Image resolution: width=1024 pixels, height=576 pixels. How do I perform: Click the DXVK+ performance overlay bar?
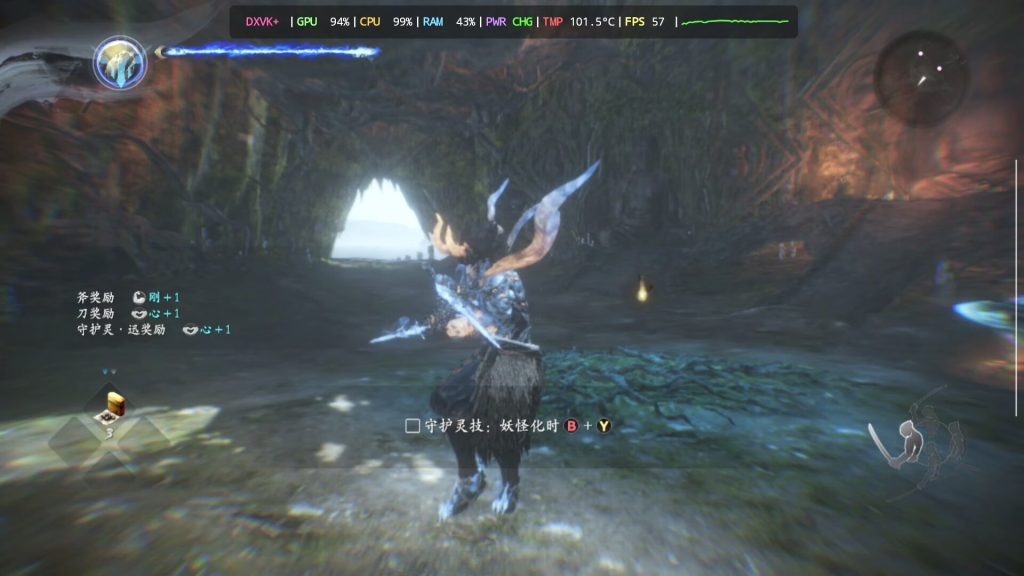pyautogui.click(x=514, y=21)
